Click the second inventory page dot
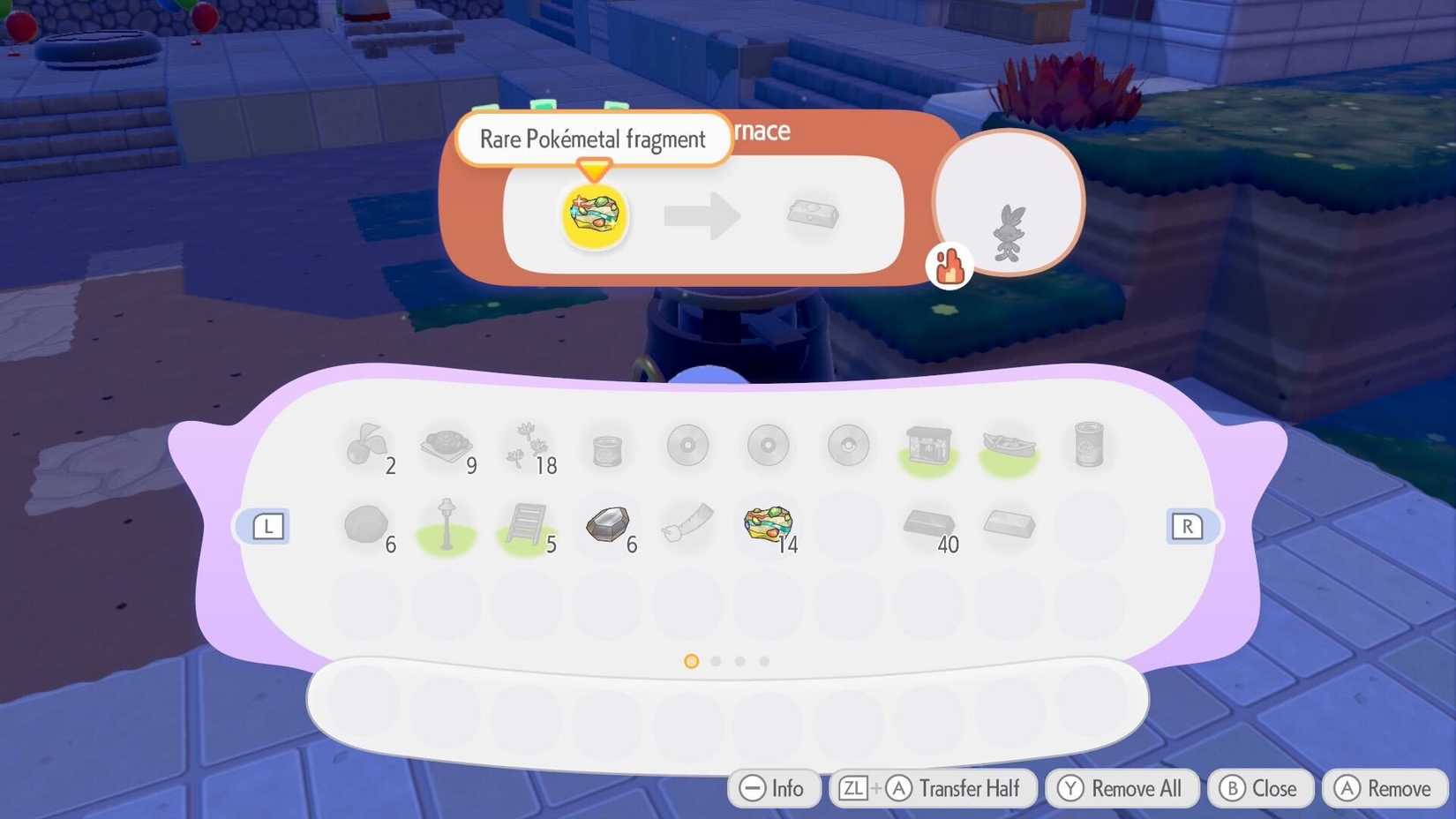This screenshot has width=1456, height=819. click(x=716, y=660)
